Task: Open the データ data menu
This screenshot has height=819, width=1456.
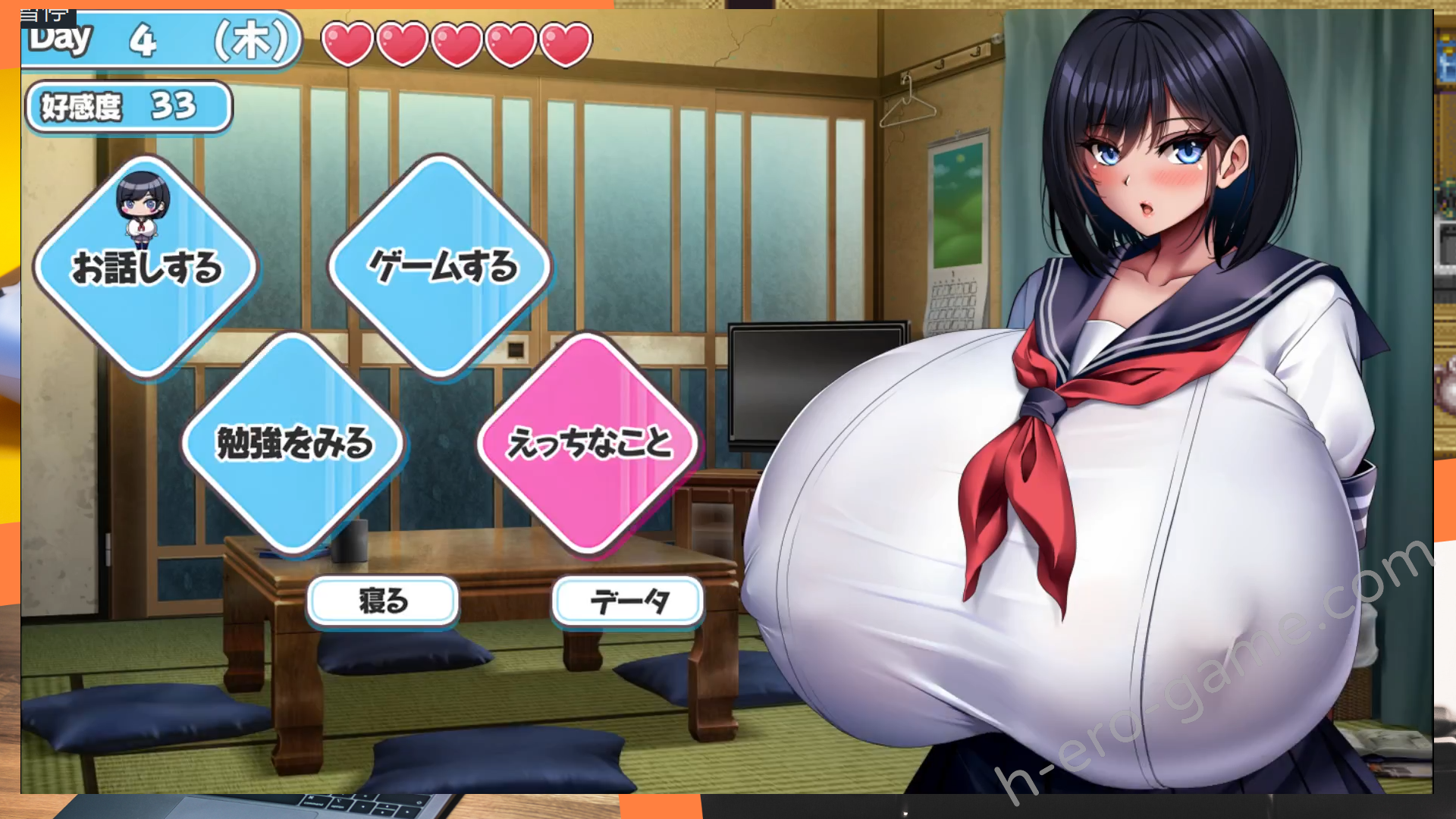Action: tap(628, 601)
